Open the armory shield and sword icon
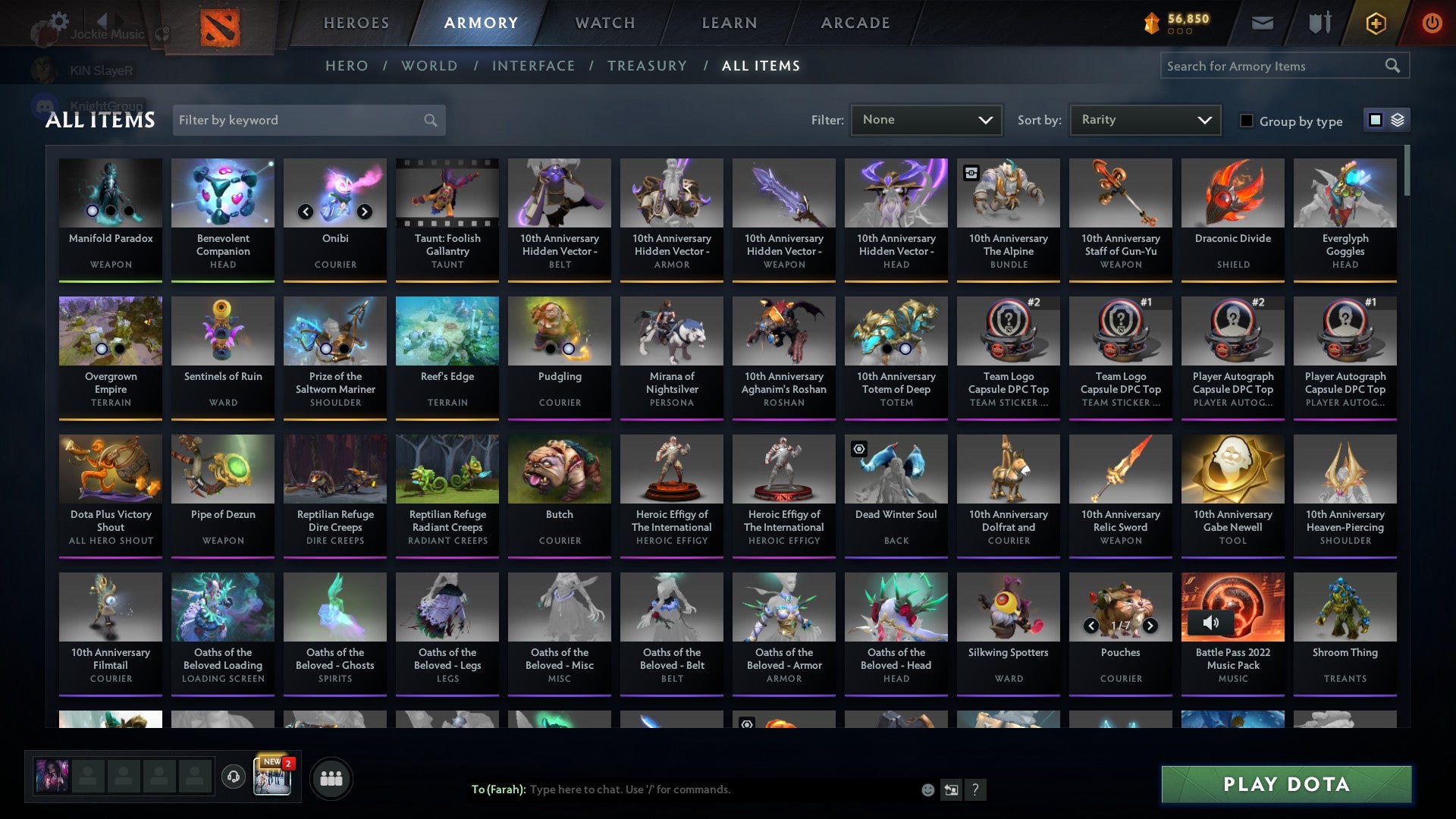This screenshot has width=1456, height=819. click(1319, 23)
